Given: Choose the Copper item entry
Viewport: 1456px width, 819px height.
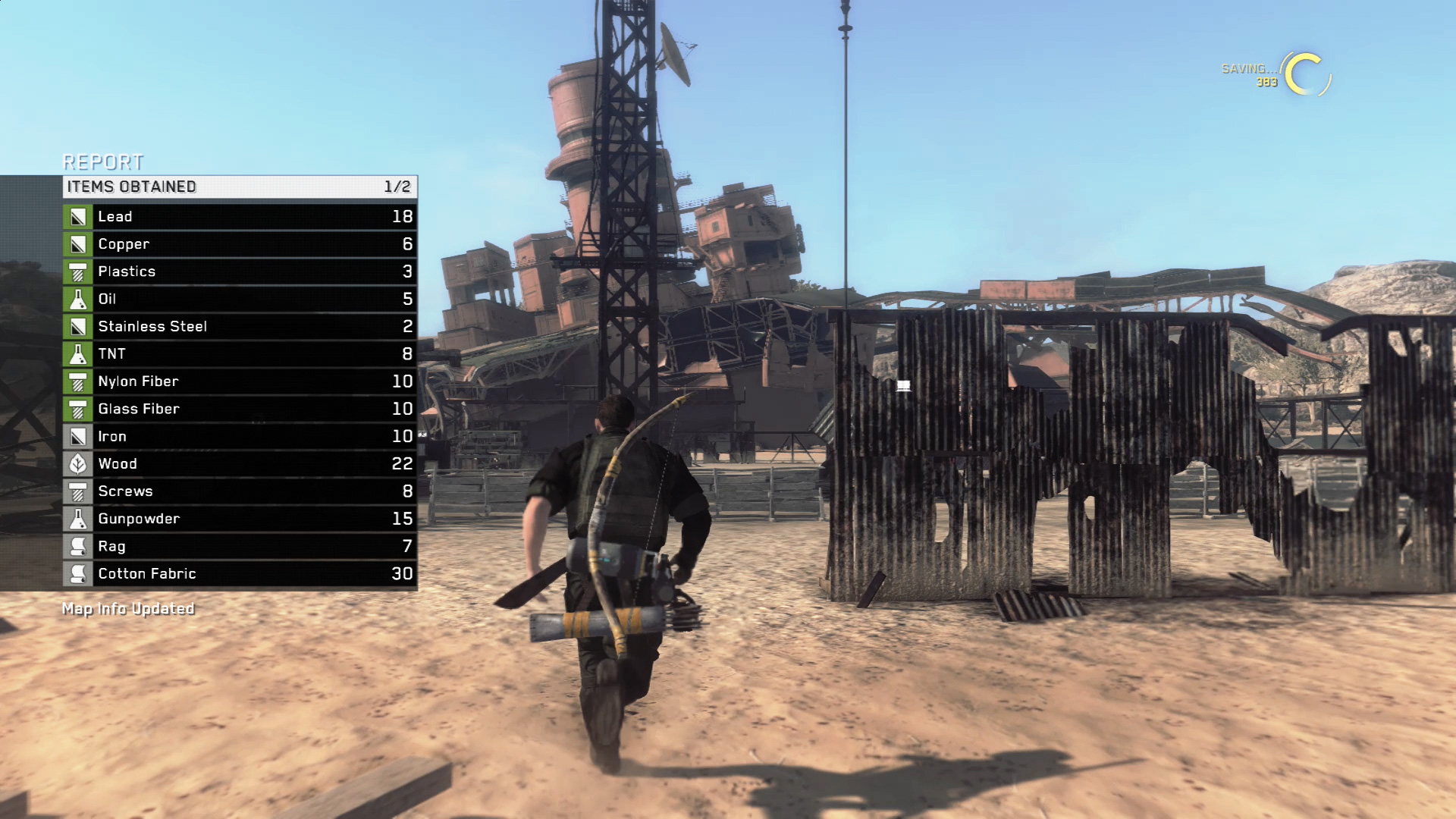Looking at the screenshot, I should point(240,244).
